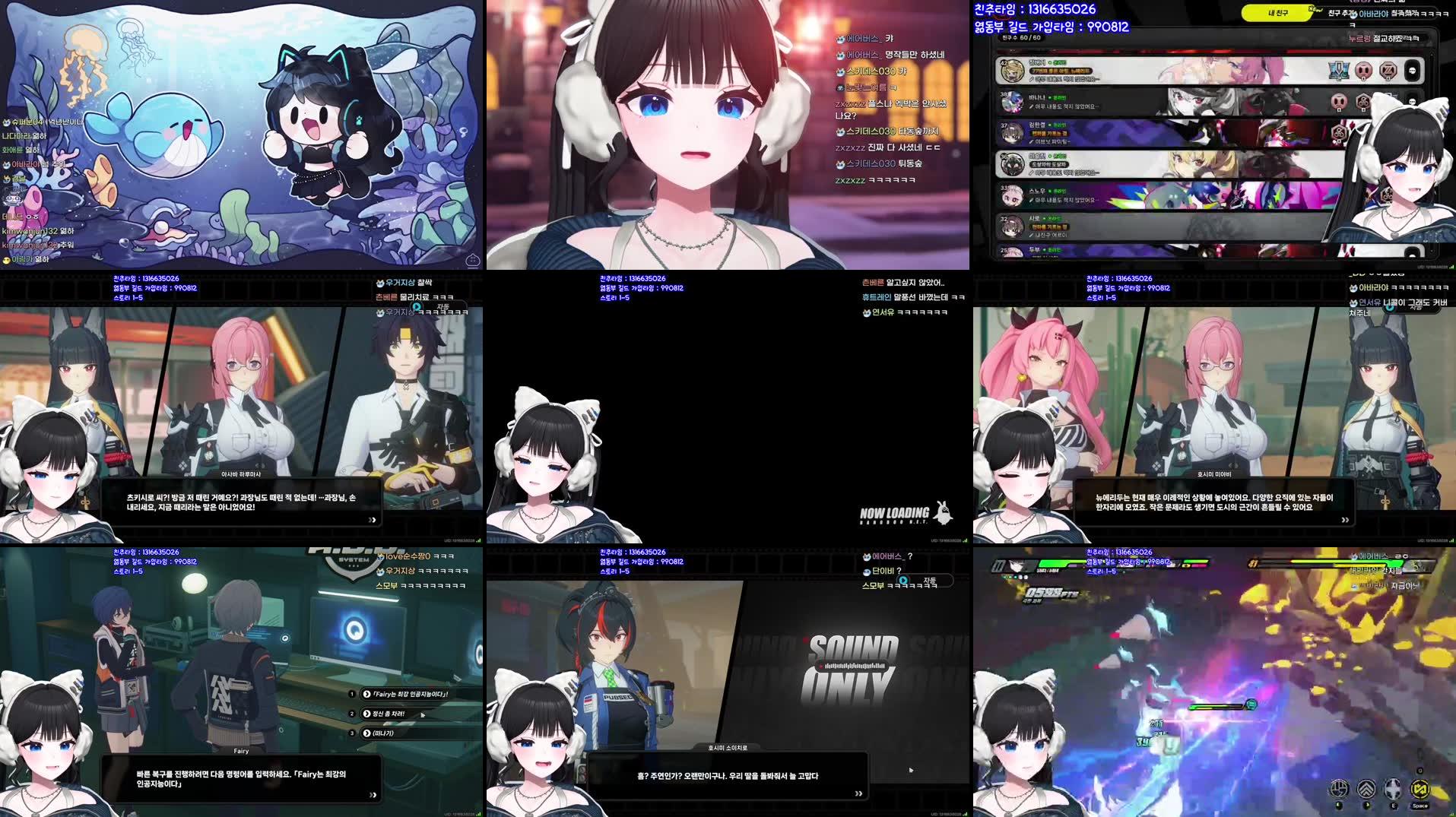The image size is (1456, 817).
Task: Activate the shield parry skill icon
Action: [1366, 788]
